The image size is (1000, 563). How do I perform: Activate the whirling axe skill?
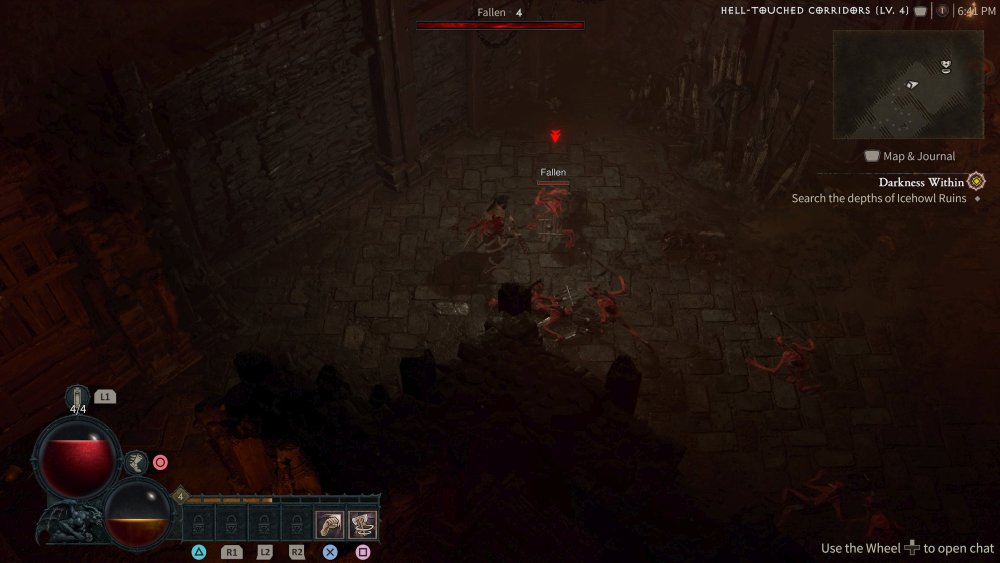click(362, 523)
